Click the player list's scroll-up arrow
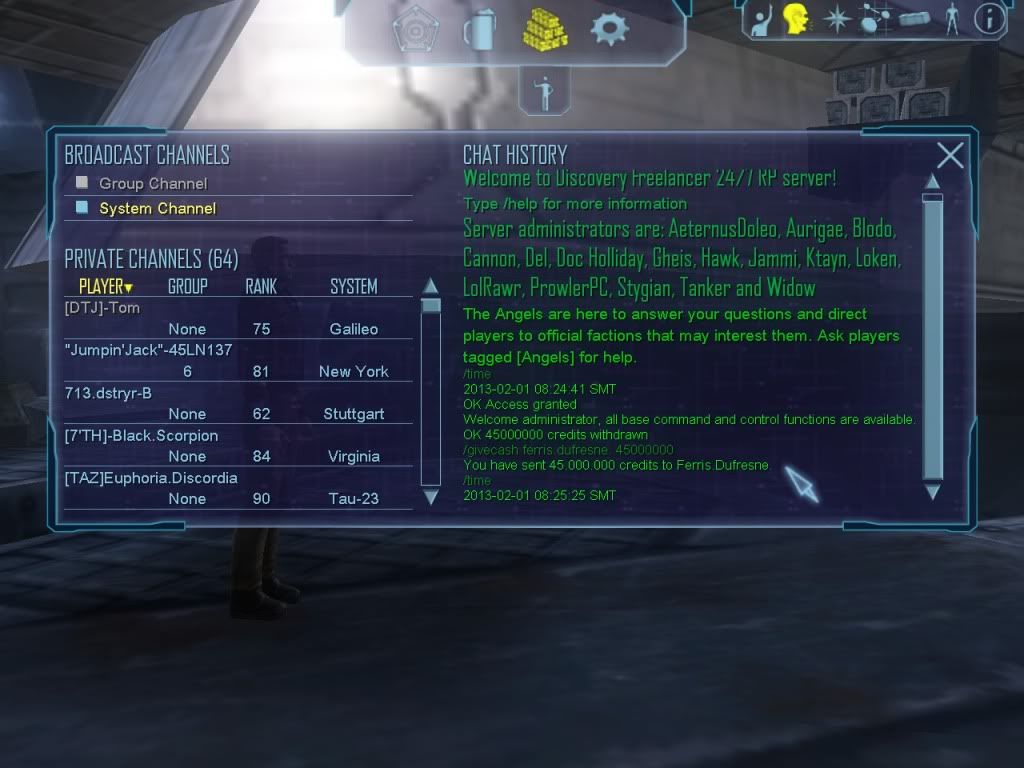Image resolution: width=1024 pixels, height=768 pixels. (431, 286)
